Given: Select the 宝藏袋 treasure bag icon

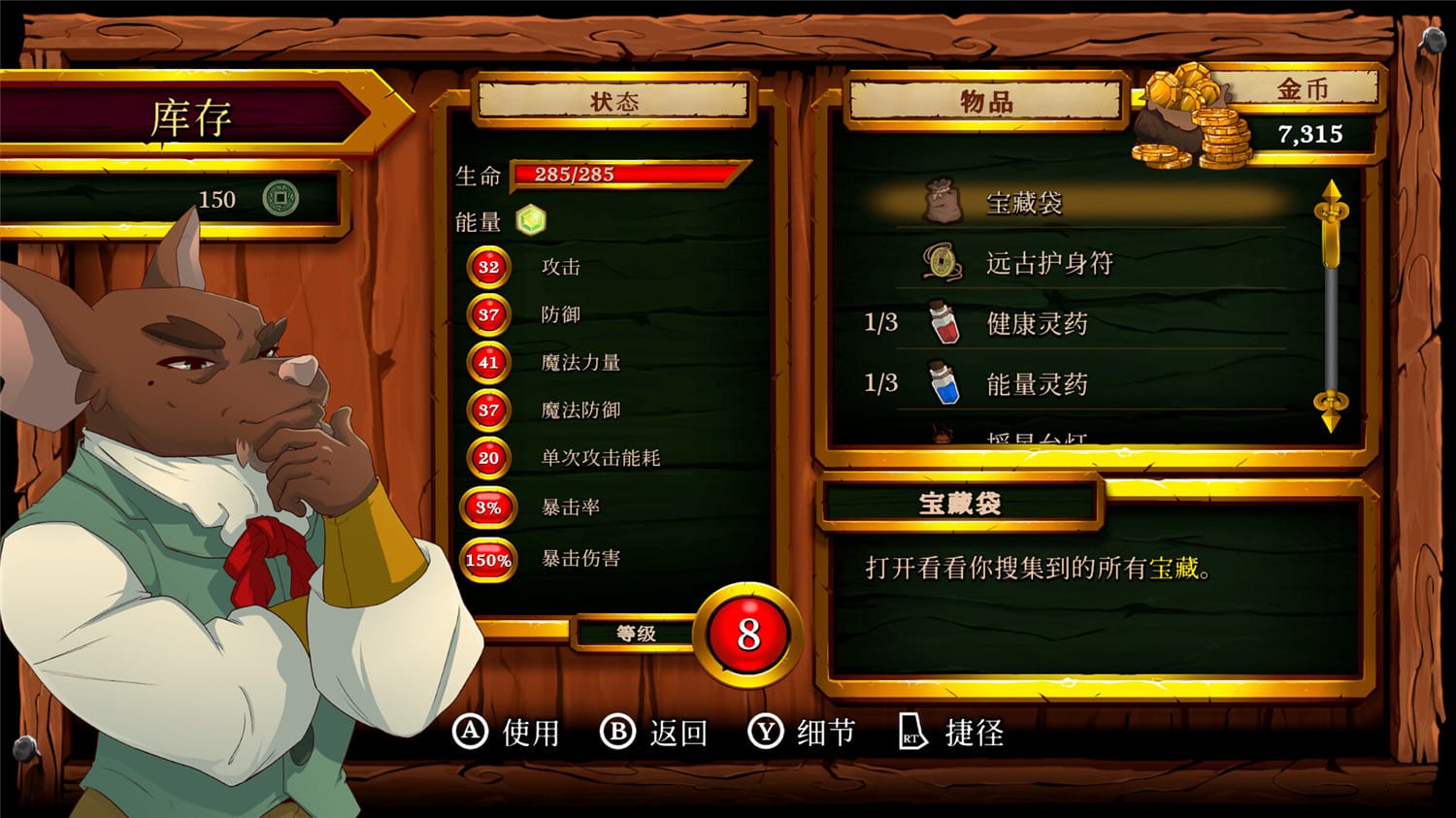Looking at the screenshot, I should 940,198.
